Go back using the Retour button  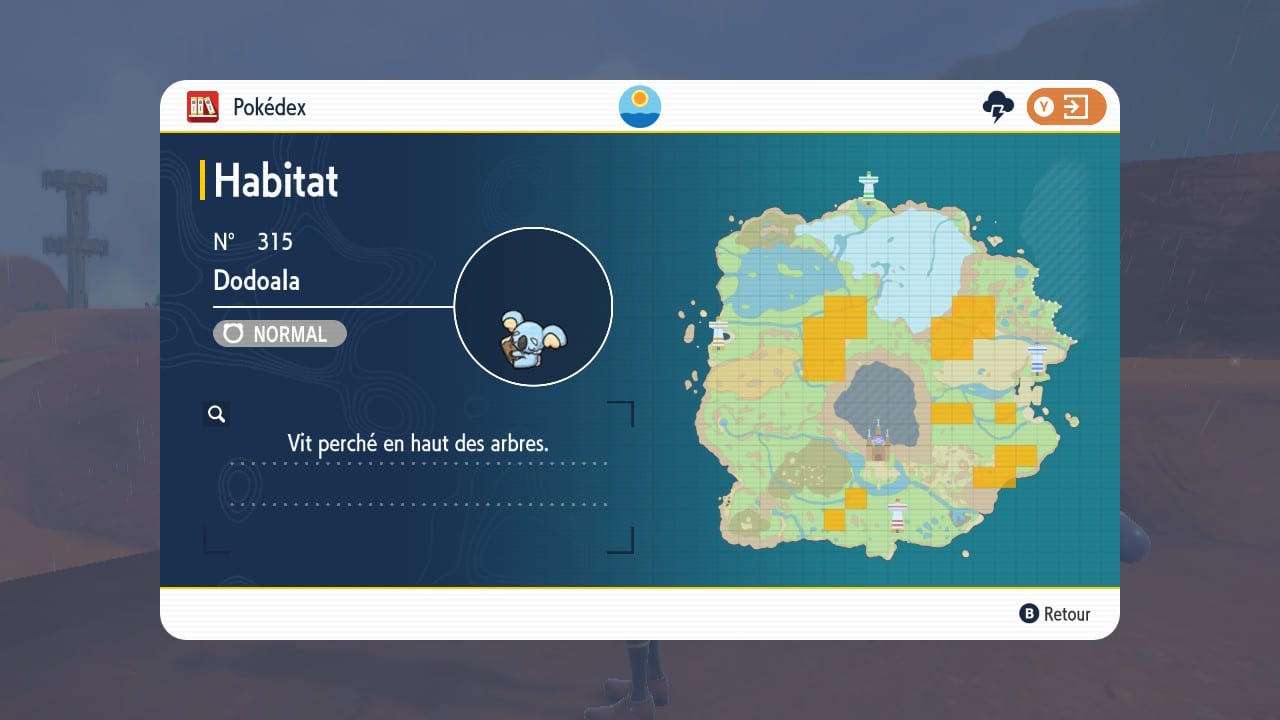point(1055,614)
